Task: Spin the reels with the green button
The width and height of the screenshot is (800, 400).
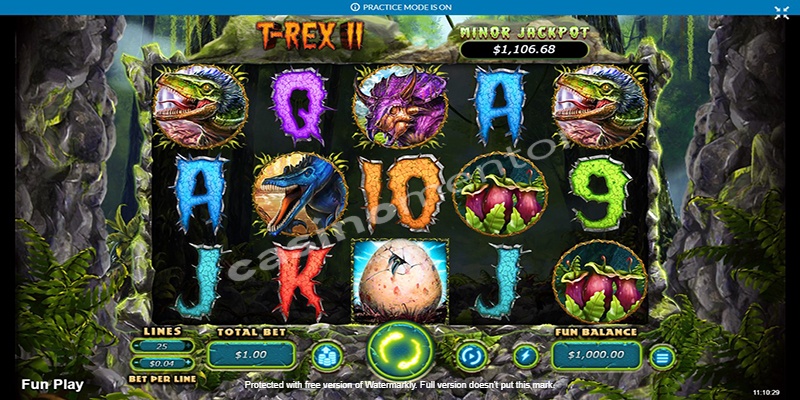Action: (x=399, y=351)
